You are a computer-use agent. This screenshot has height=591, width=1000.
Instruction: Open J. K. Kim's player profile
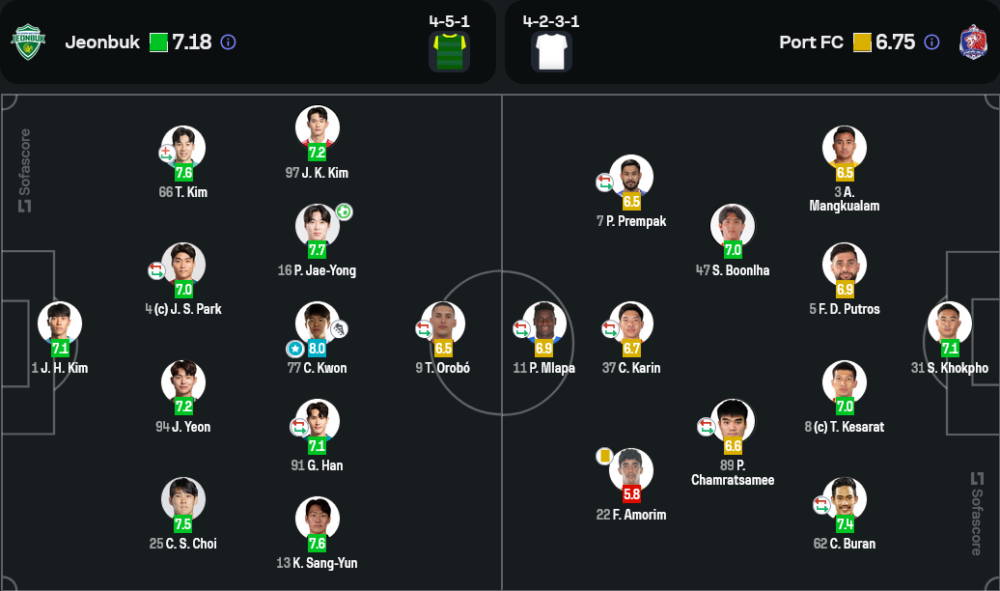tap(317, 129)
